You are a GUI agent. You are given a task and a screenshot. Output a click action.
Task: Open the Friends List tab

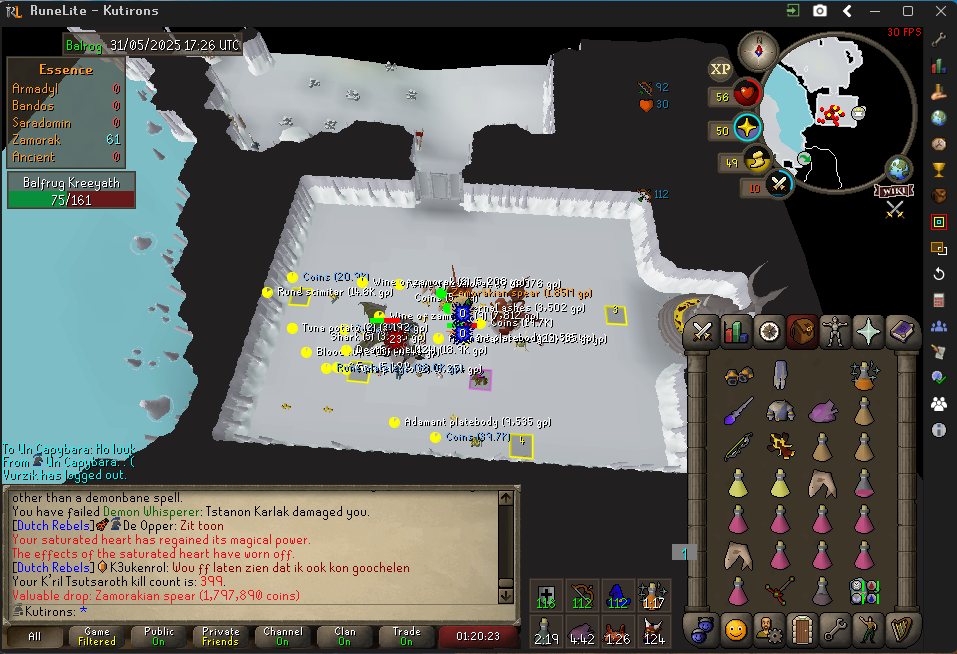coord(735,629)
